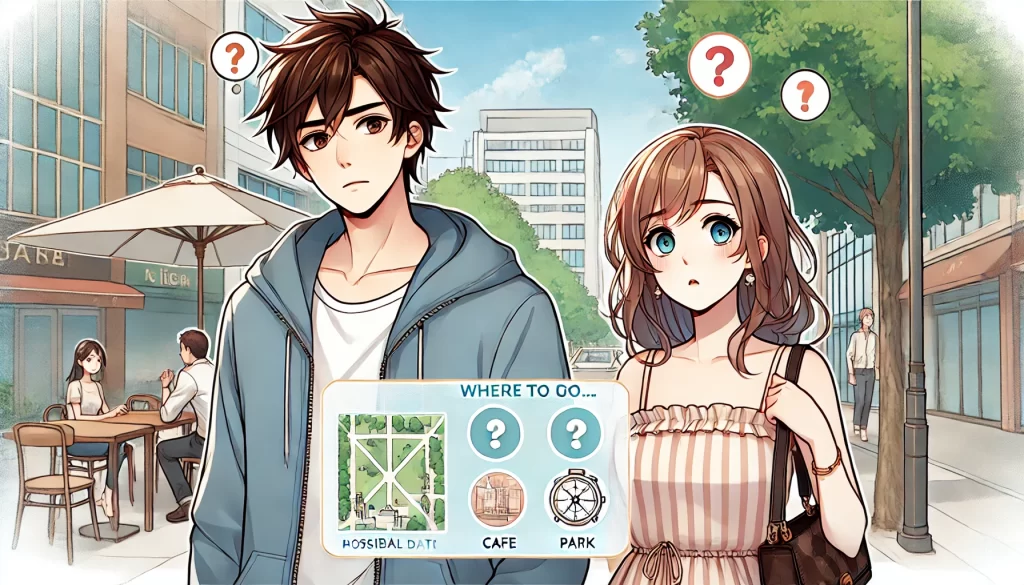Open the park map thumbnail

coord(391,471)
